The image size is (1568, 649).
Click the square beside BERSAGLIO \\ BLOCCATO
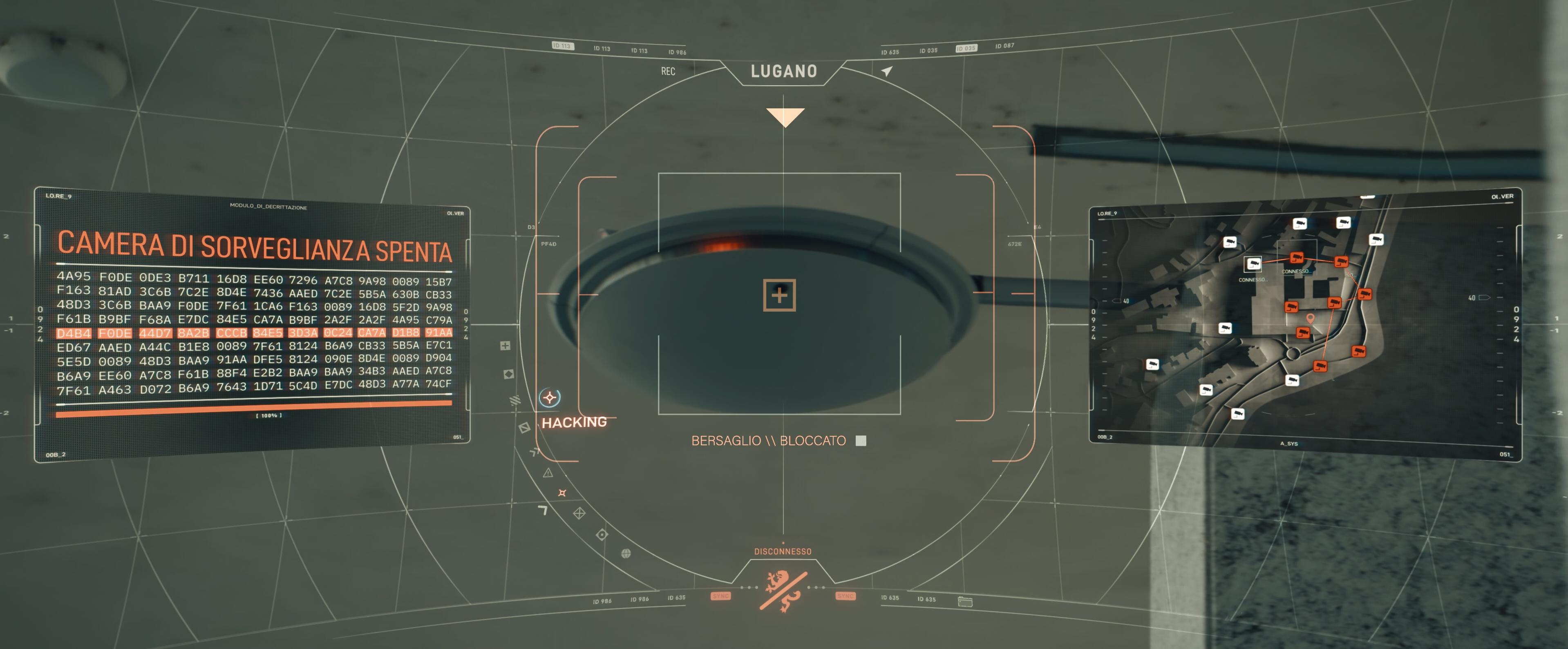click(861, 440)
